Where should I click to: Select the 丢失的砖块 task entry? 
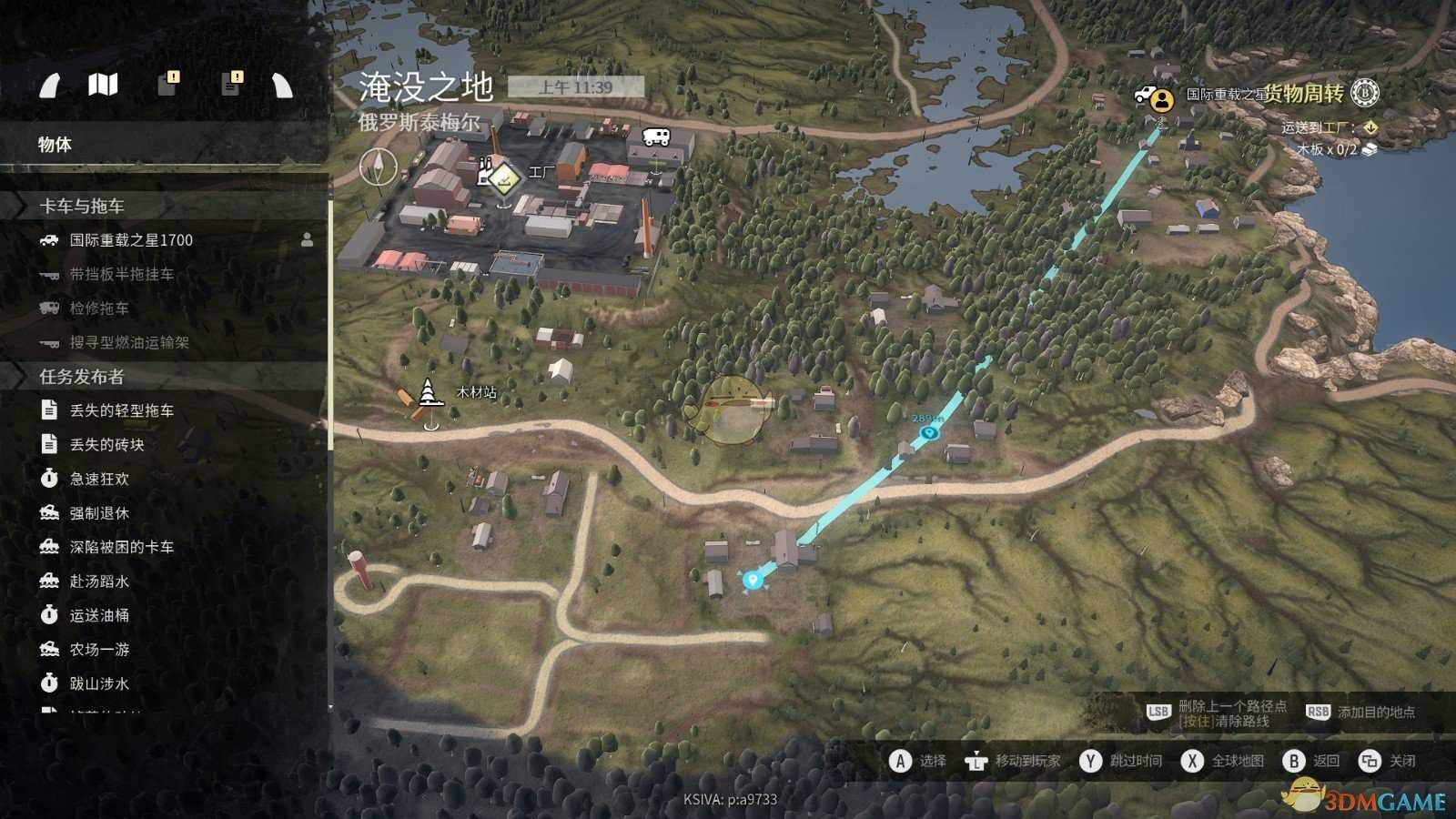[106, 445]
